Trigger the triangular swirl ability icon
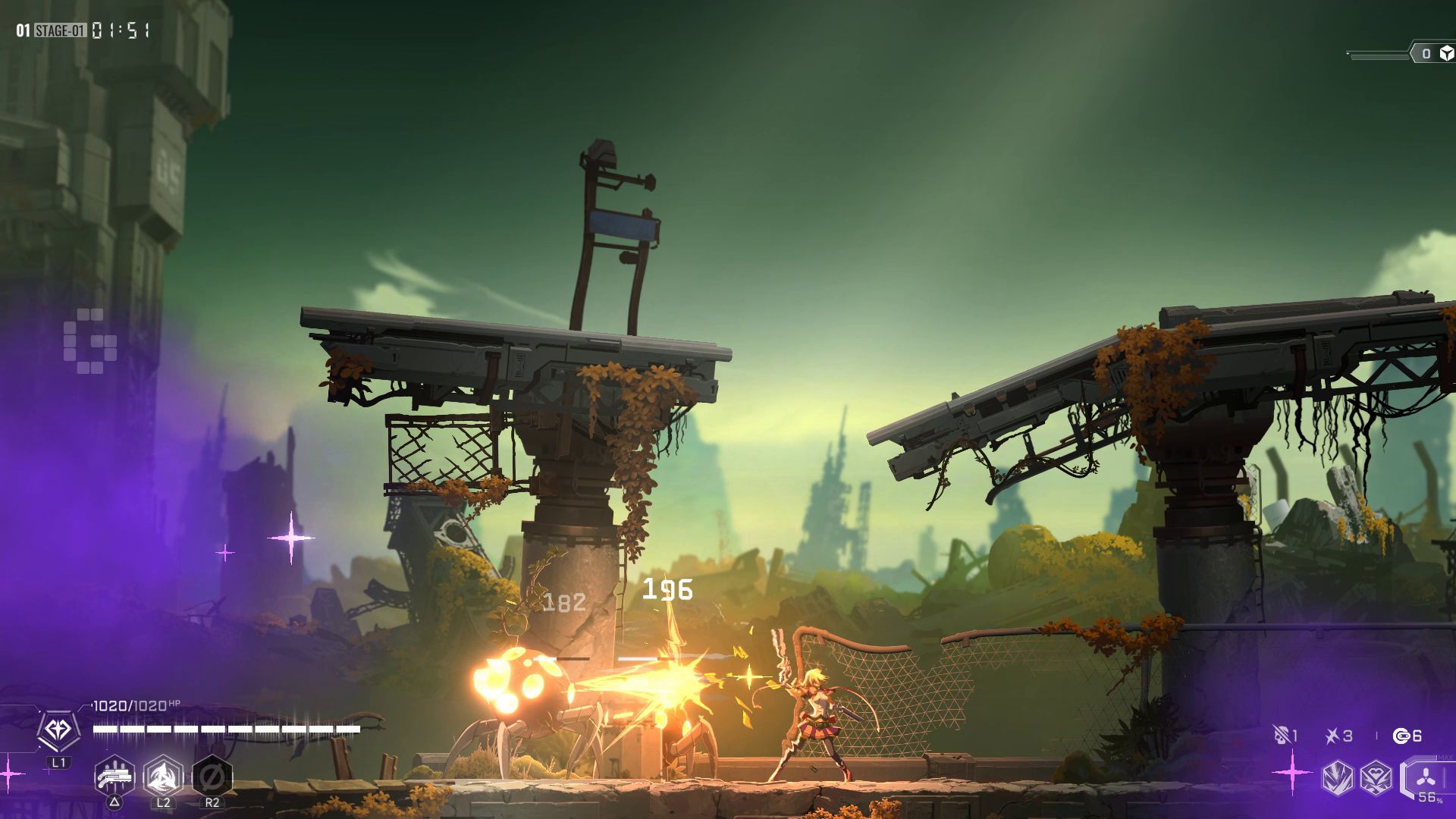This screenshot has width=1456, height=819. pyautogui.click(x=163, y=776)
